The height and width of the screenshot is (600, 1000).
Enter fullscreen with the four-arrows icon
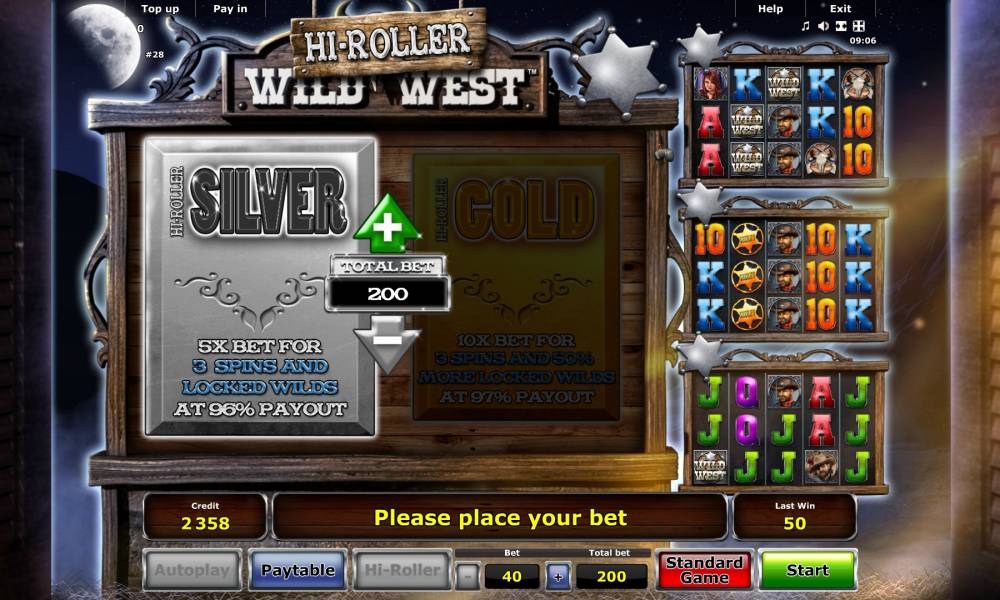pos(858,26)
